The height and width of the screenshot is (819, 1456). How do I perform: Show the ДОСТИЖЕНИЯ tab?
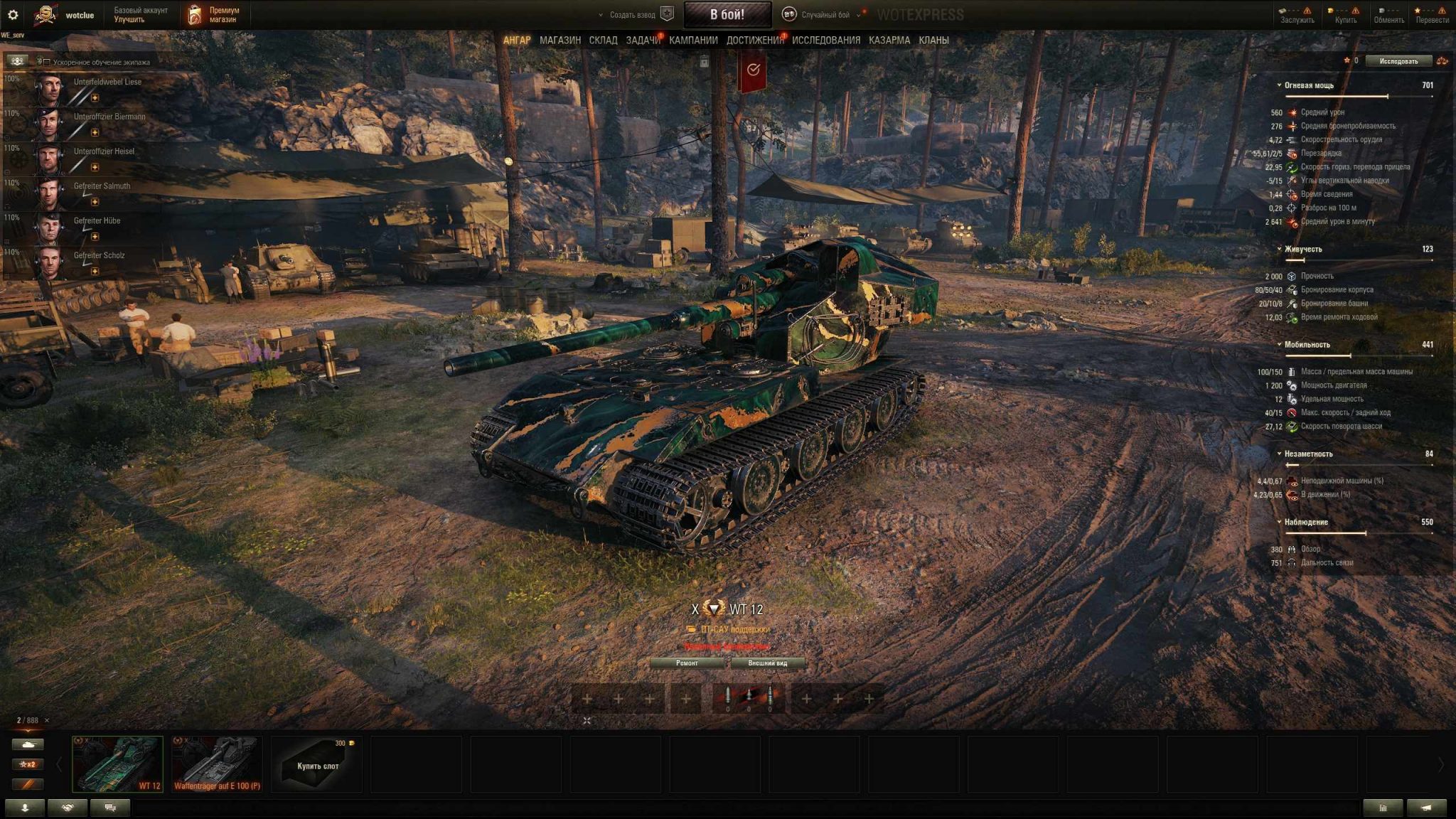754,41
